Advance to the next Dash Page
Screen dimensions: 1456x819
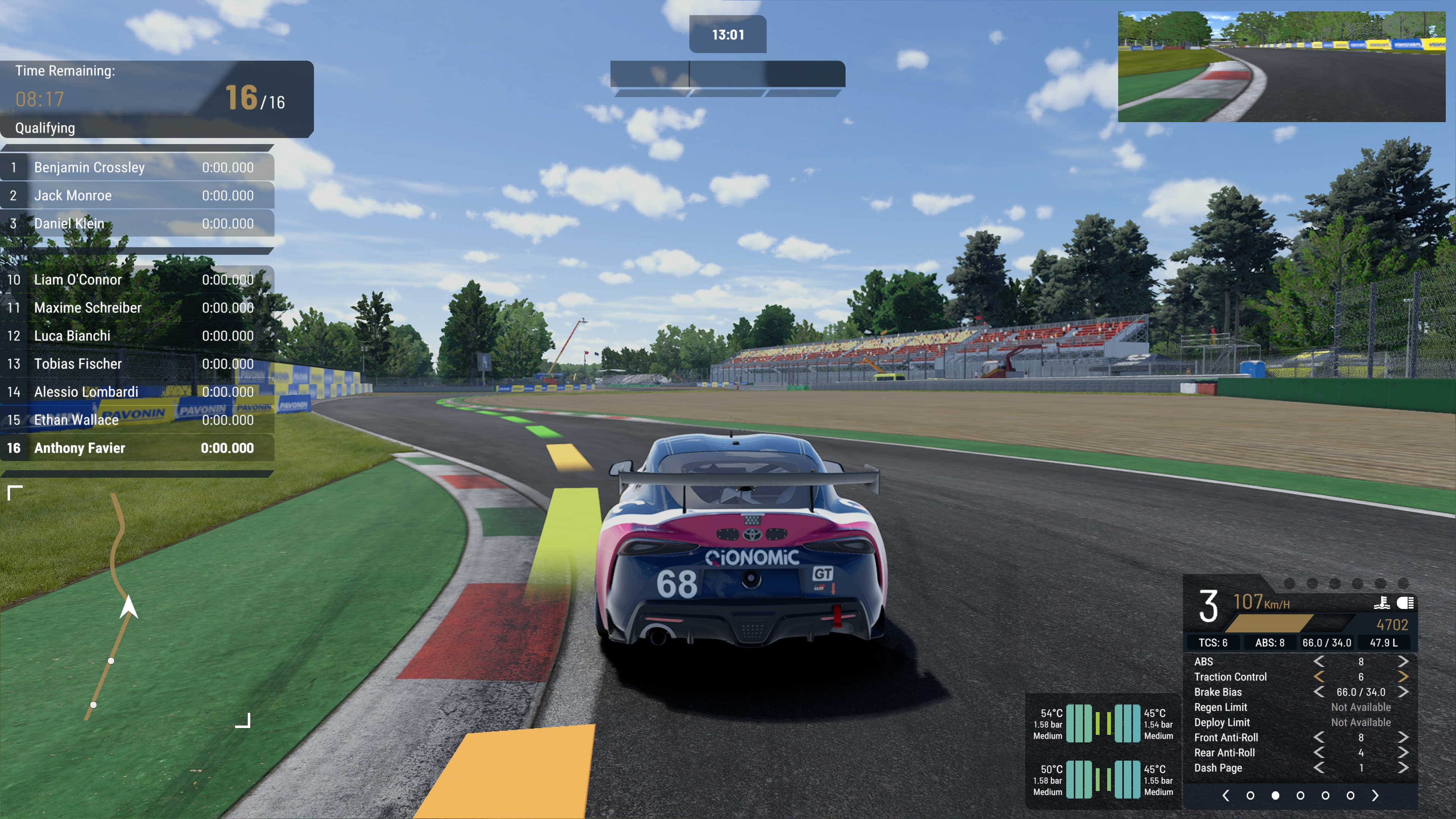1403,767
